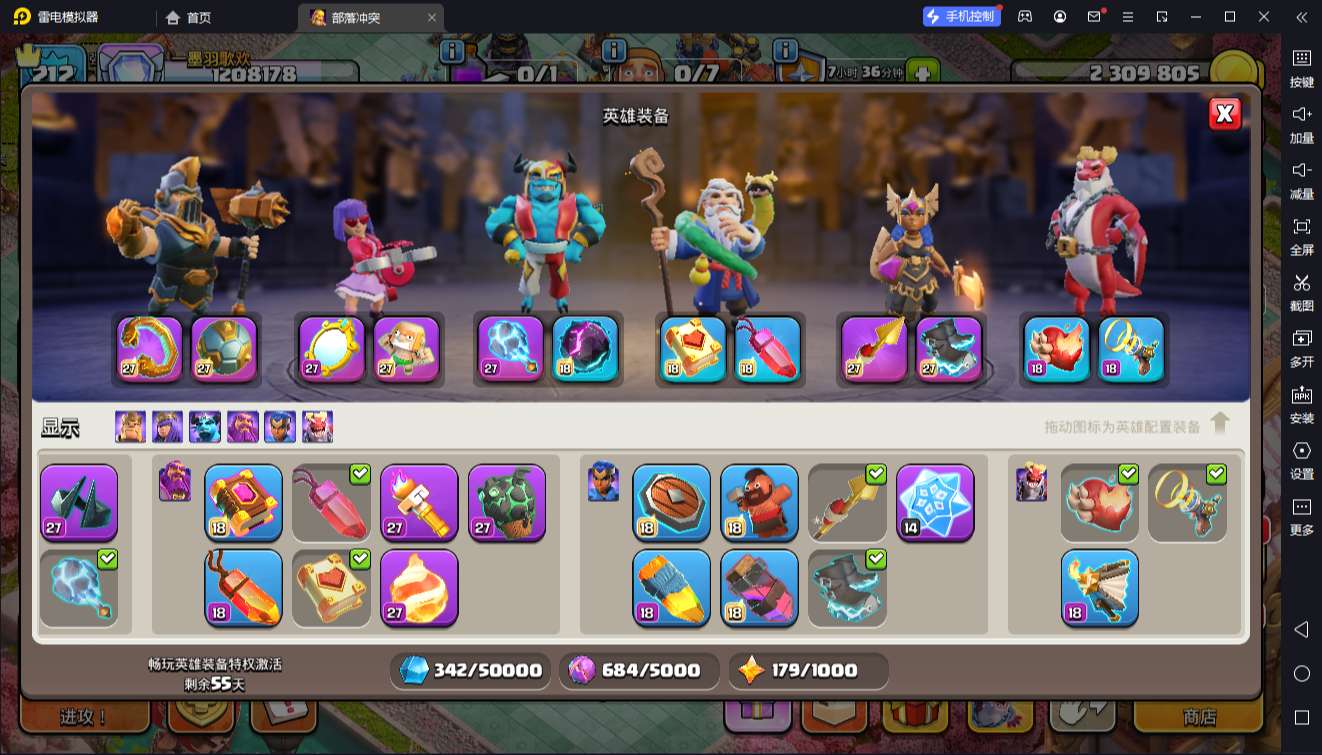This screenshot has width=1322, height=755.
Task: Choose the golden ring equipment slot
Action: click(1131, 349)
